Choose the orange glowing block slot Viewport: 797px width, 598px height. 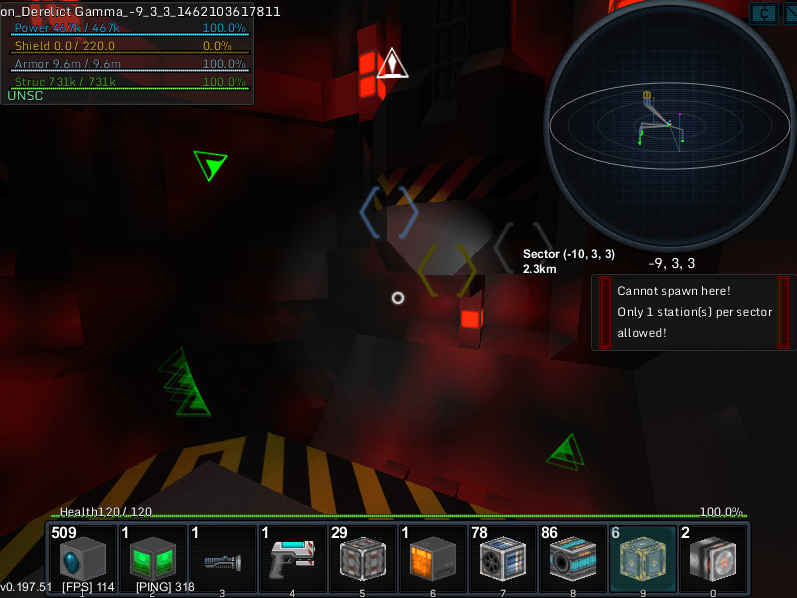(433, 559)
